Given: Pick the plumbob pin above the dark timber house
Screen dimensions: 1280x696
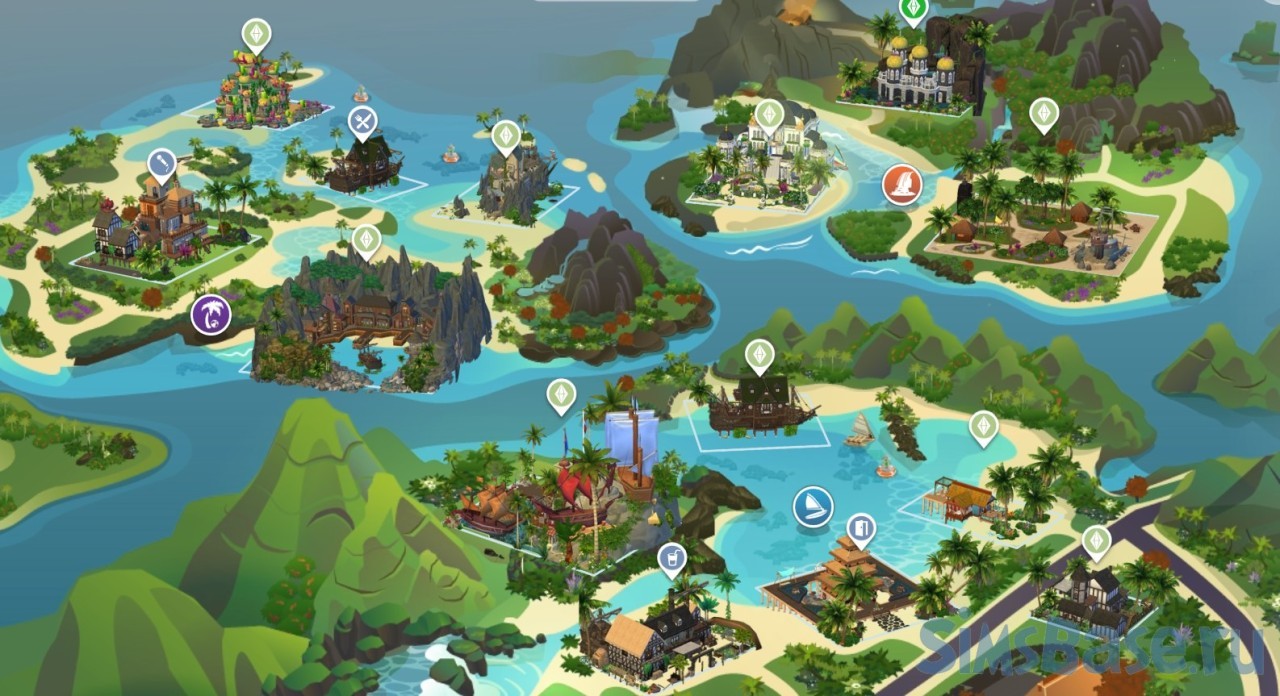Looking at the screenshot, I should click(1096, 541).
